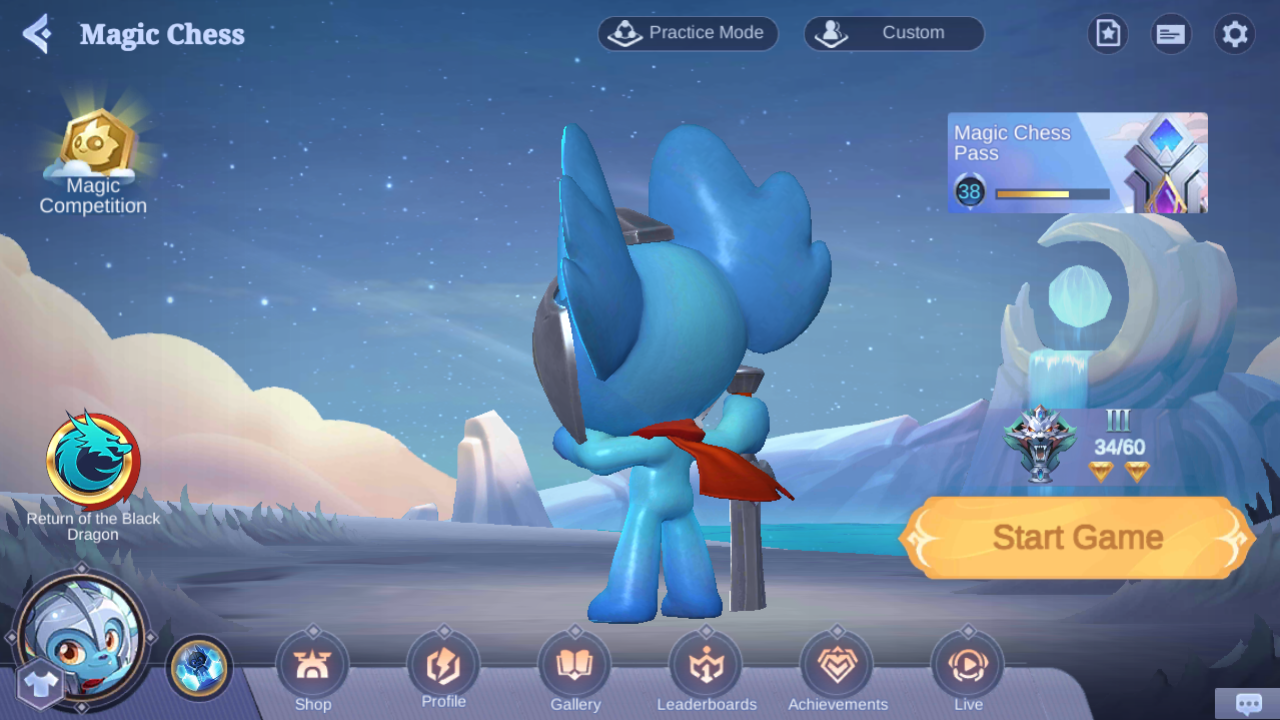
Task: Open the starred page icon
Action: point(1107,34)
